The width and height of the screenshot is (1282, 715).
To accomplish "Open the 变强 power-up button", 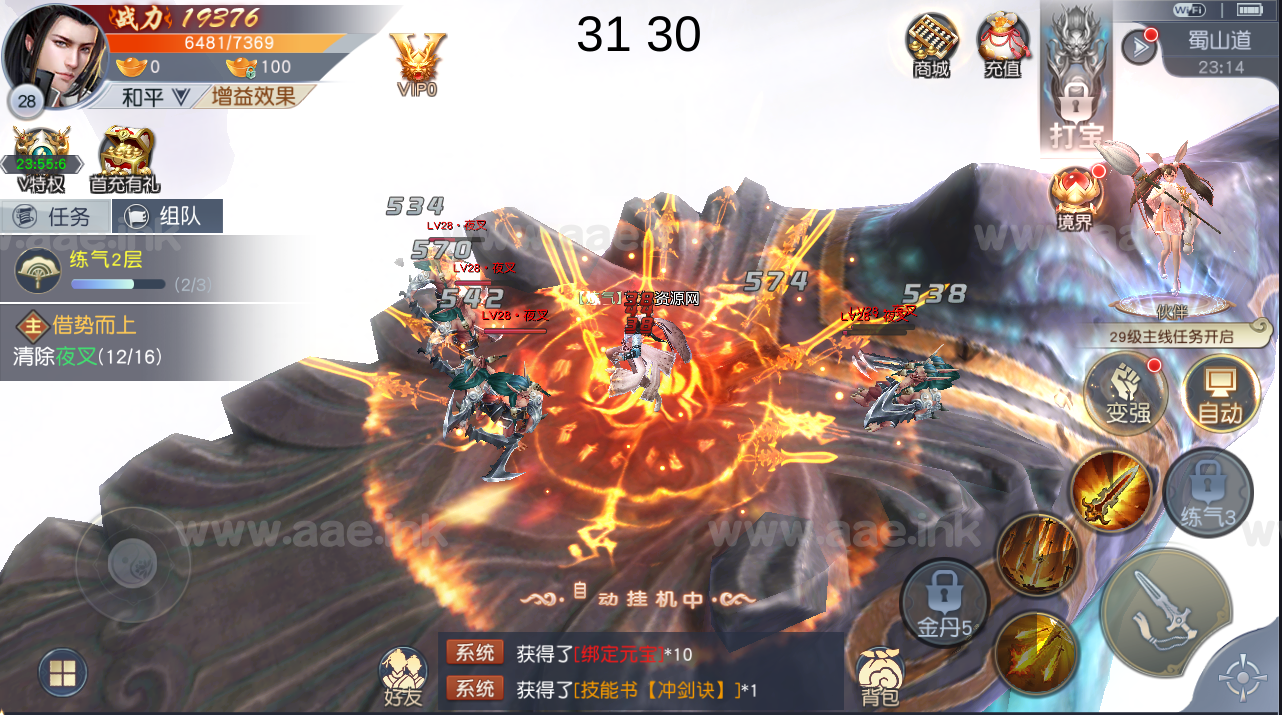I will coord(1127,391).
